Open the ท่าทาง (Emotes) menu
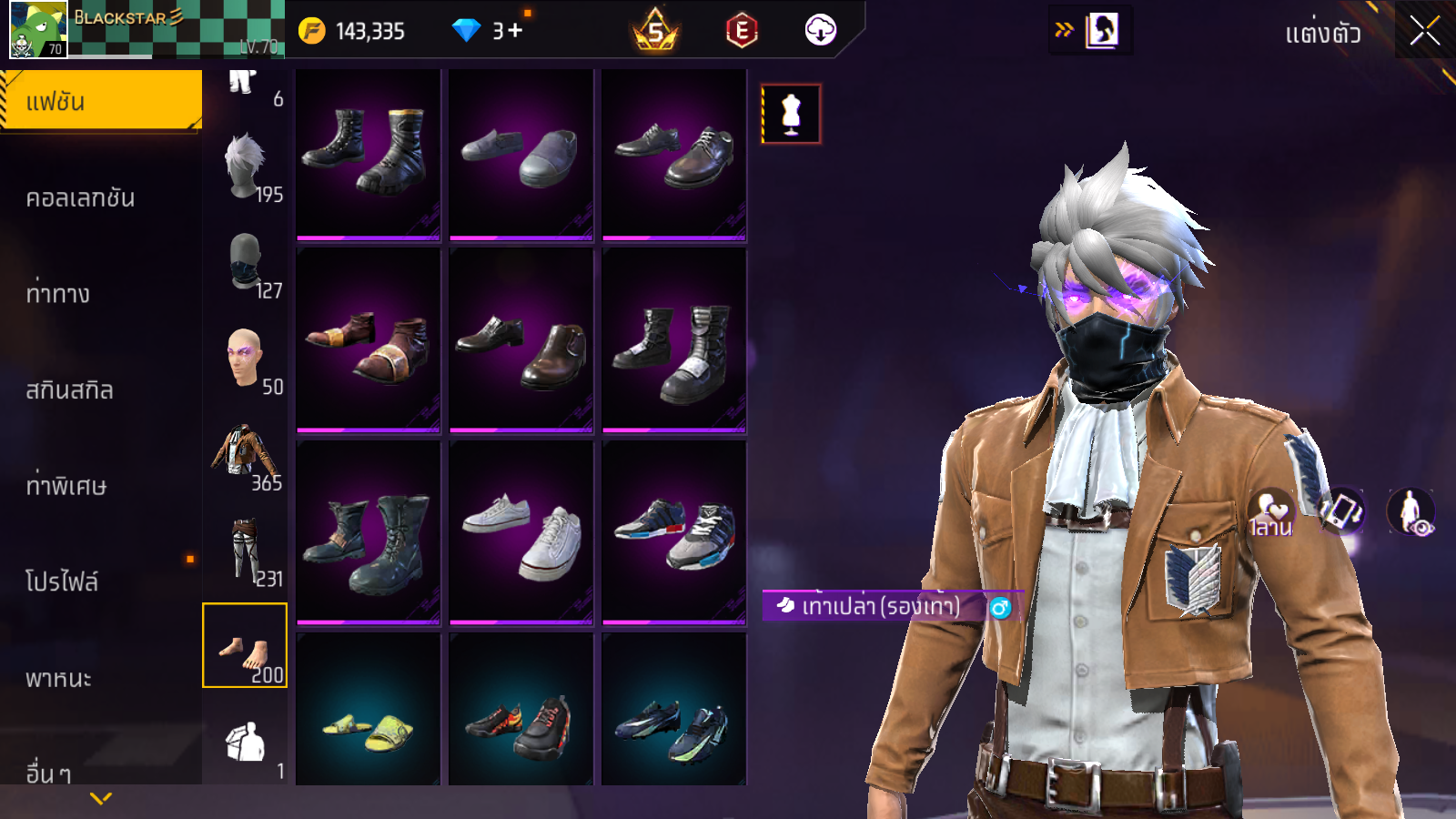Viewport: 1456px width, 819px height. (58, 294)
